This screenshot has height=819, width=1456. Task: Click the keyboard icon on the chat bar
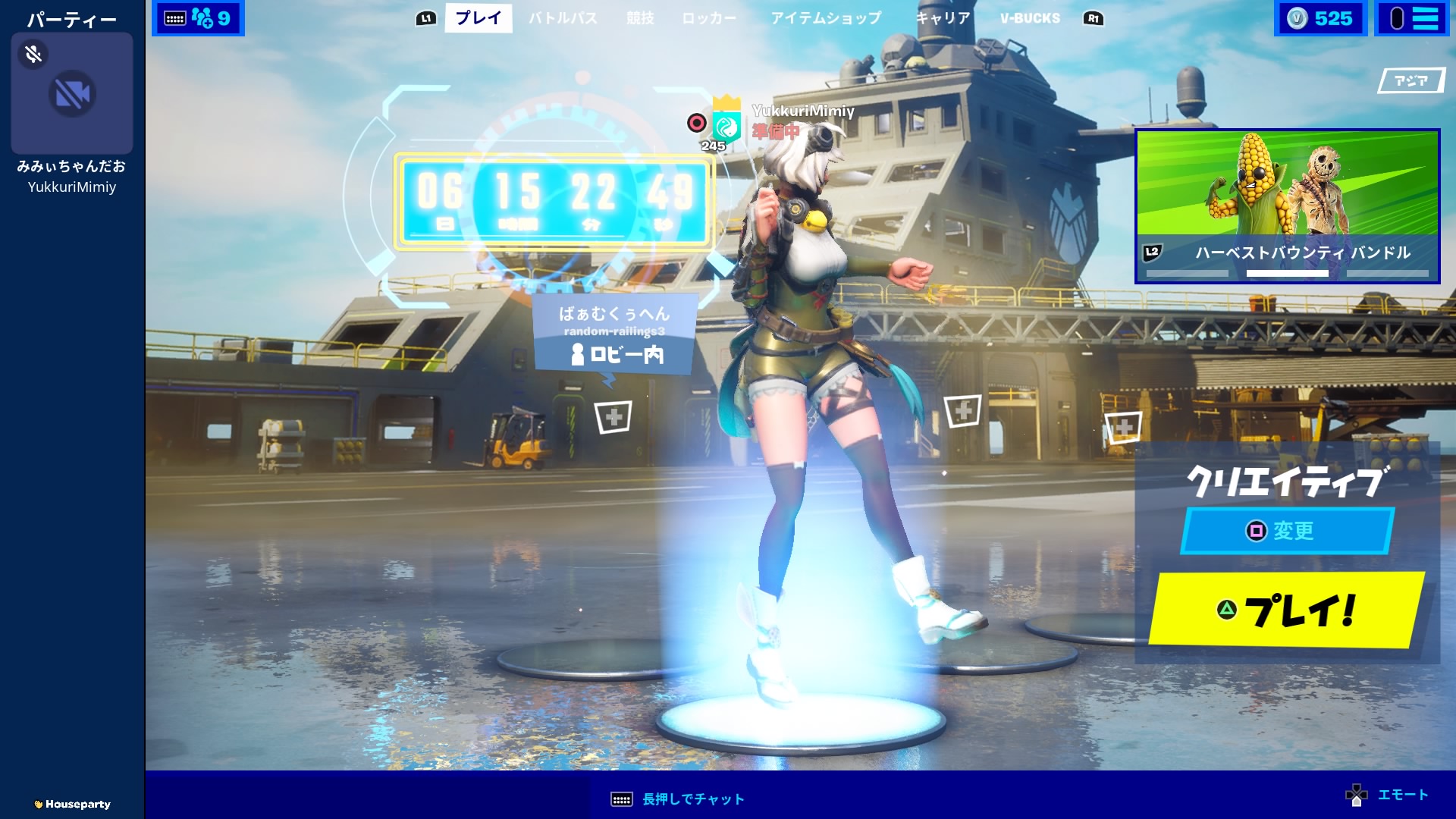(x=621, y=799)
